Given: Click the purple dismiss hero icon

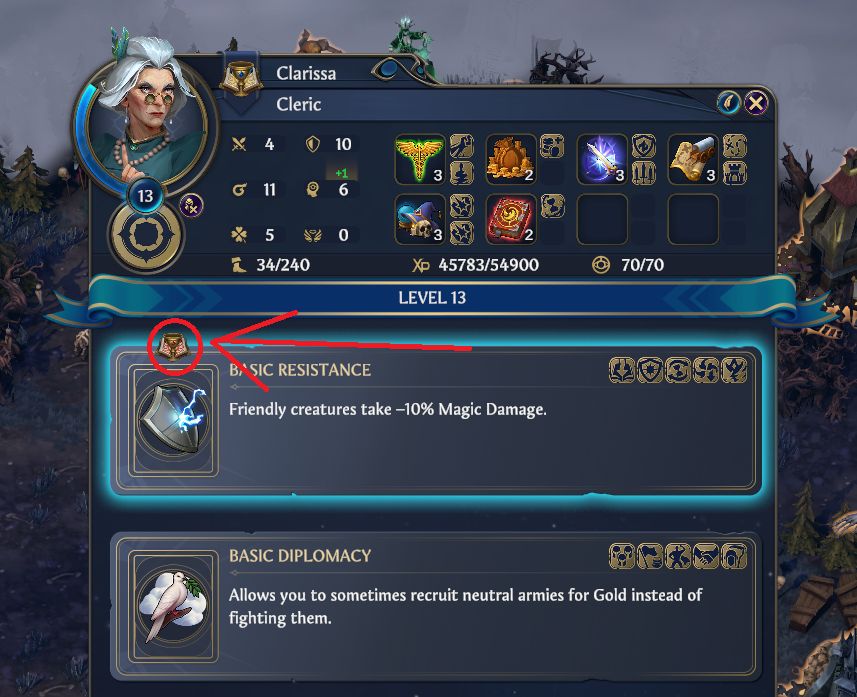Looking at the screenshot, I should click(191, 205).
